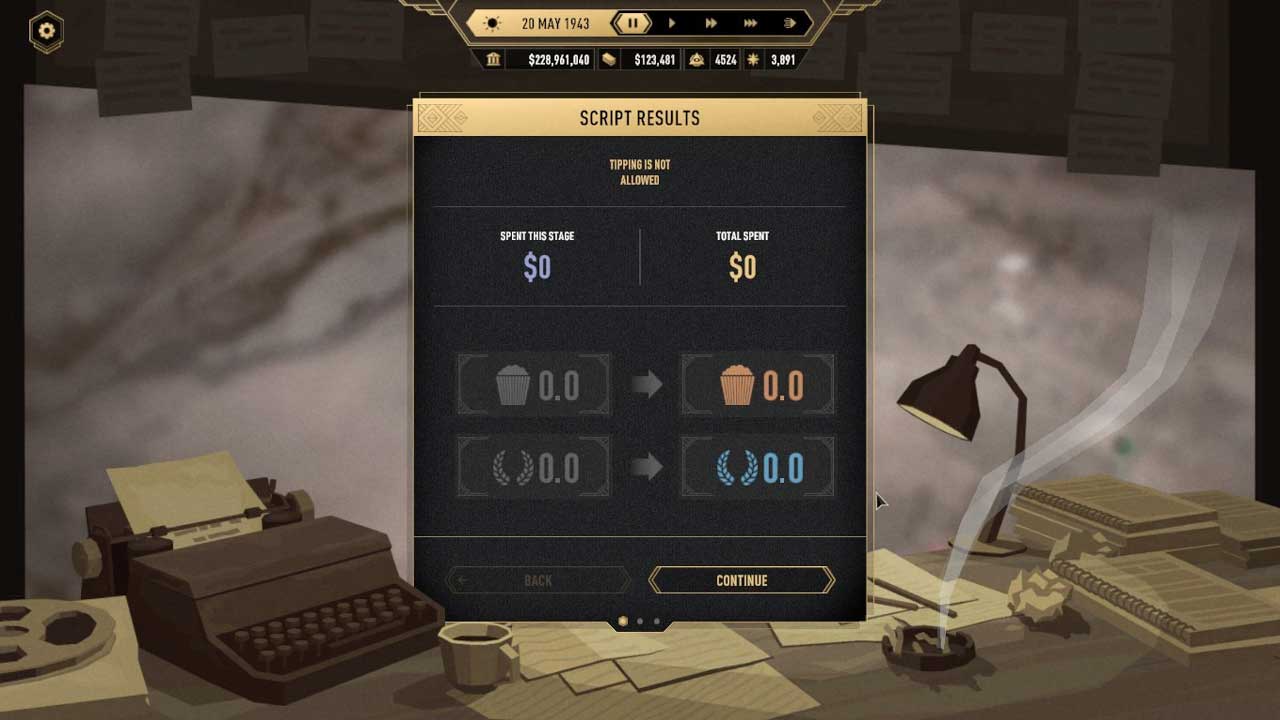Click the cash stack icon
The width and height of the screenshot is (1280, 720).
tap(609, 60)
